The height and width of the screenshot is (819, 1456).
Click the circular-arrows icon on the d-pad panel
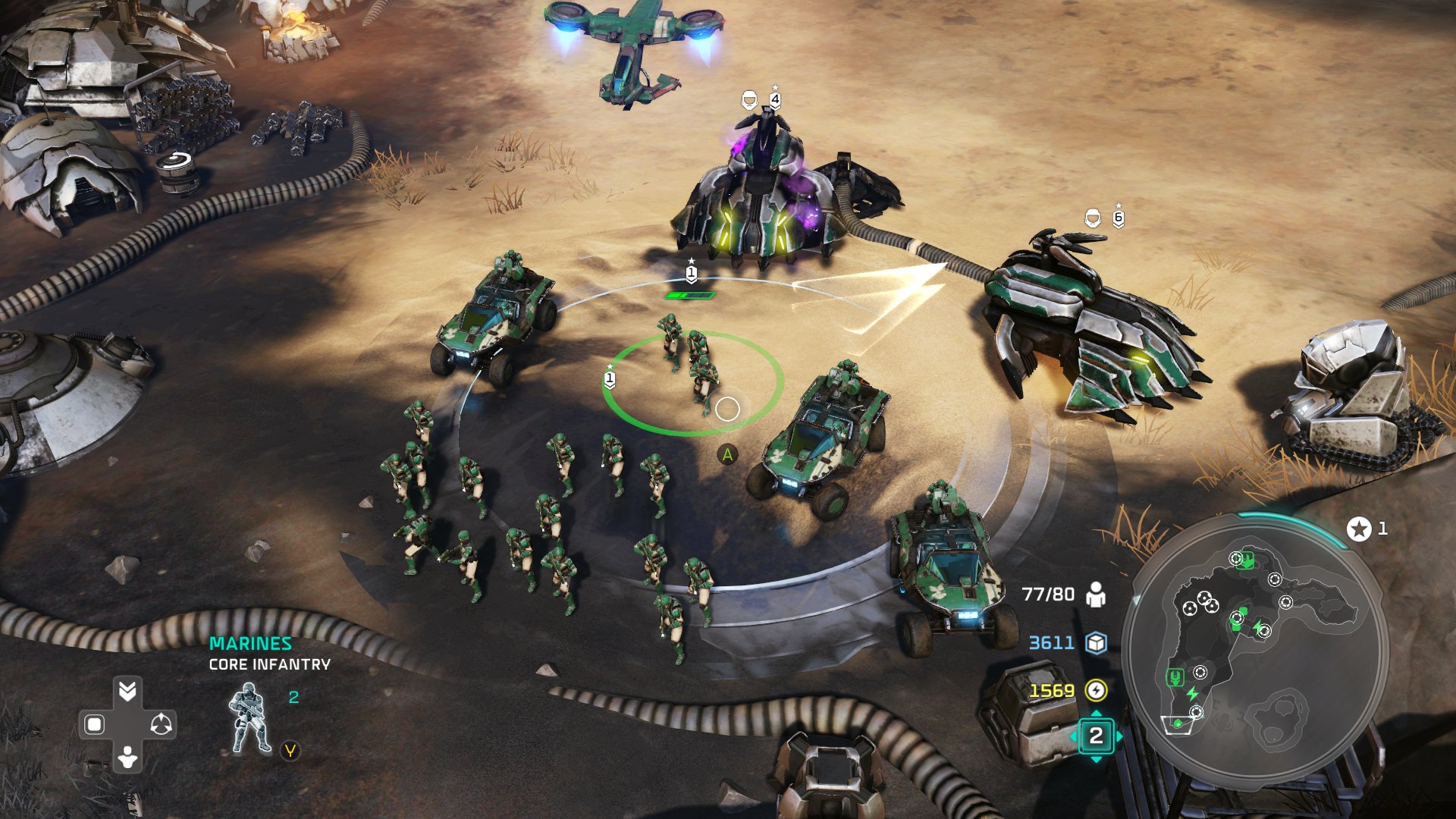tap(161, 724)
